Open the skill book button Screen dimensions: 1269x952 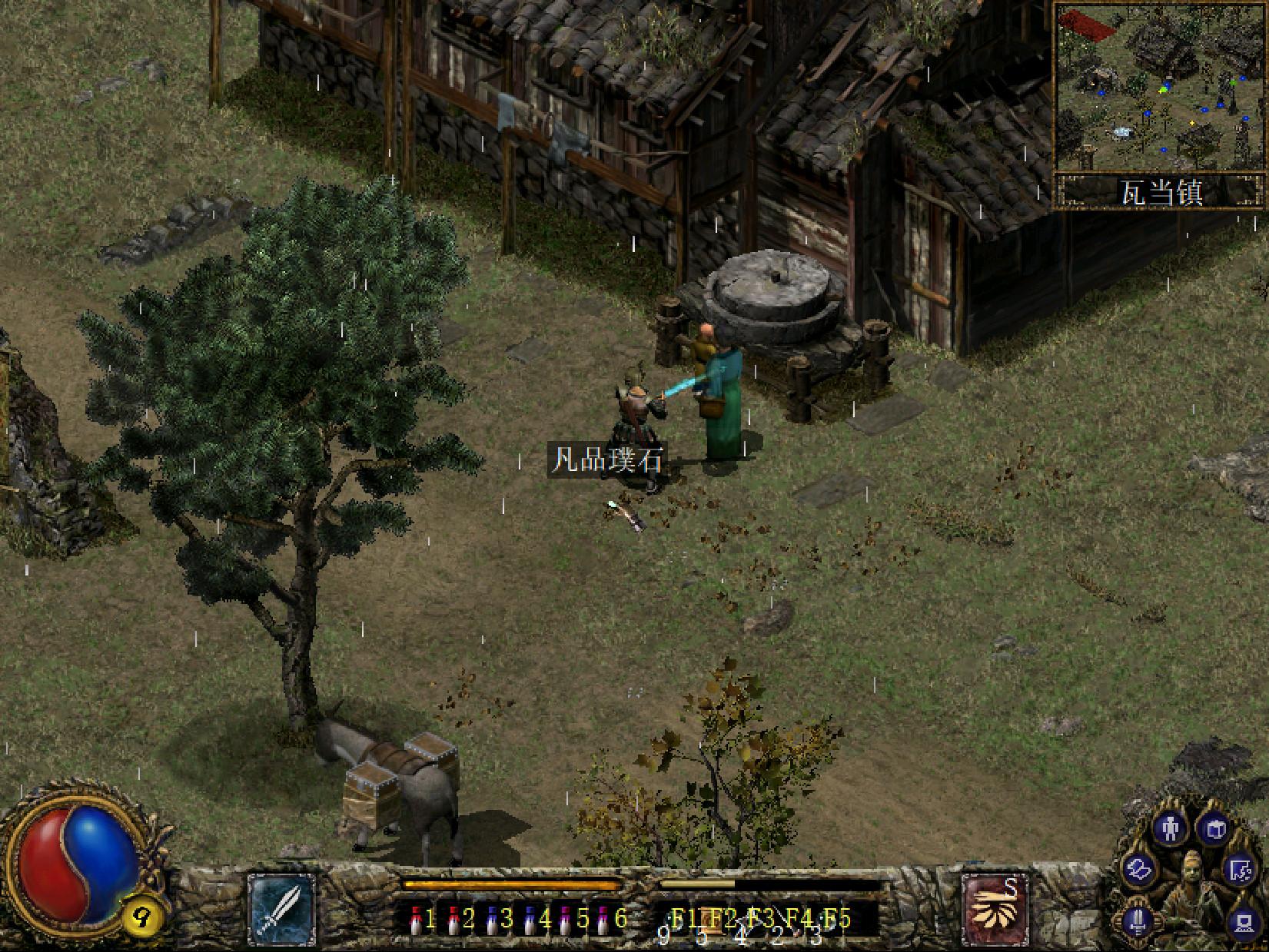(1138, 871)
